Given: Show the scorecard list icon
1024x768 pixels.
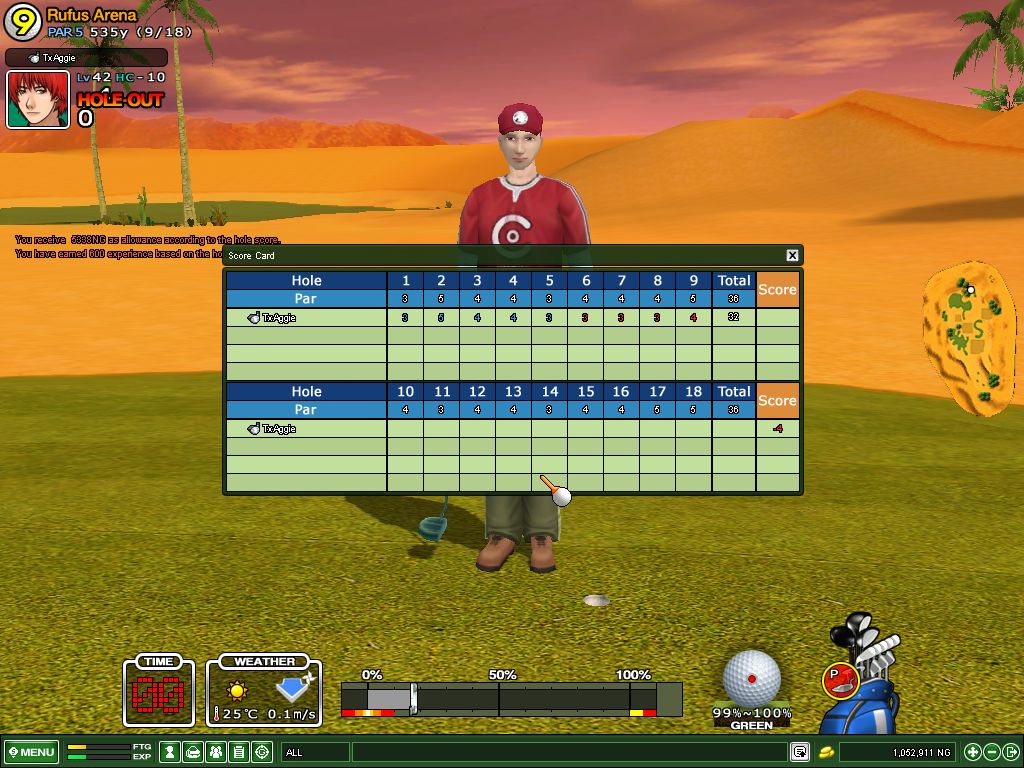Looking at the screenshot, I should point(239,752).
